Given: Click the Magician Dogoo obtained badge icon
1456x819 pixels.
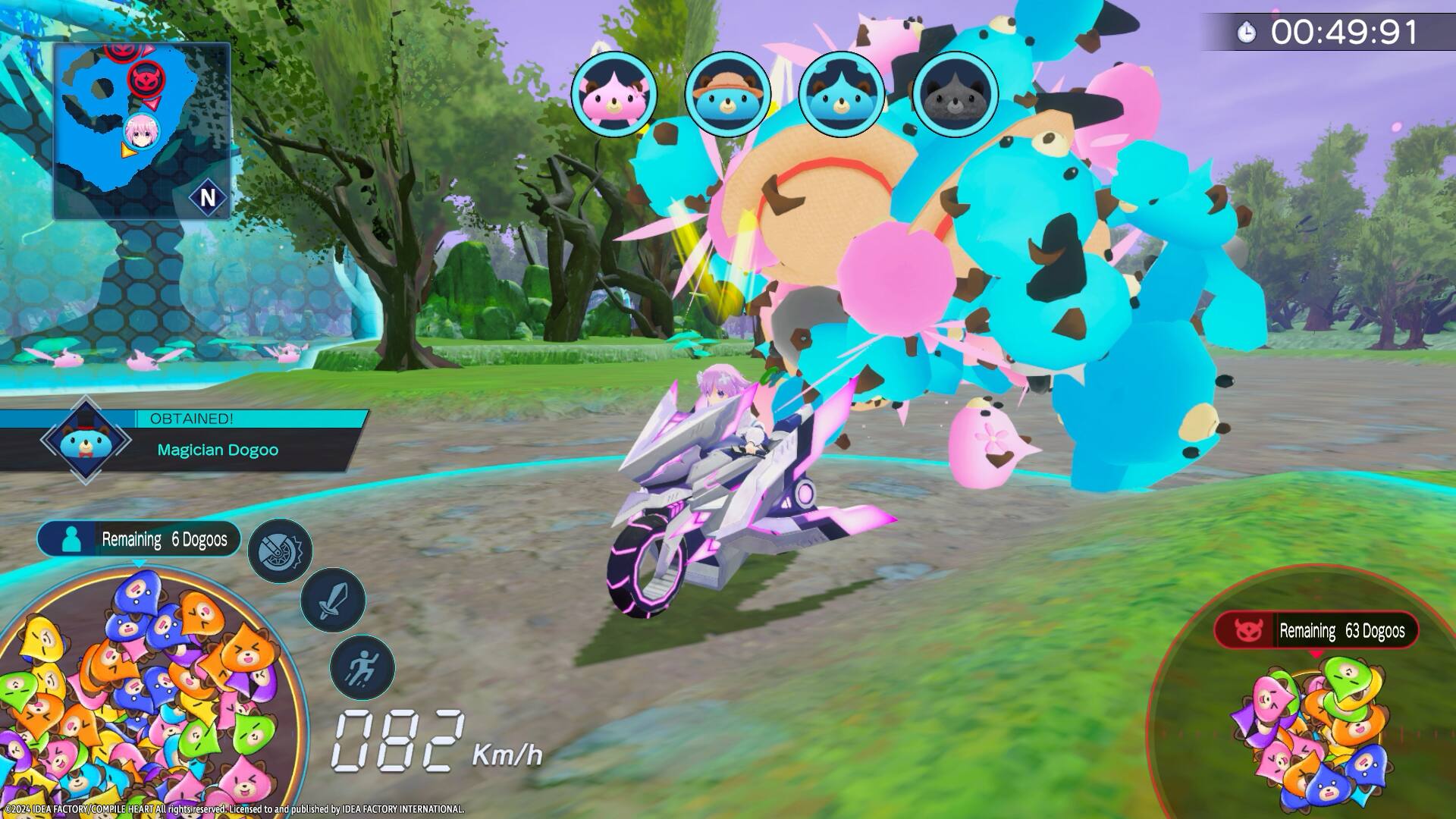Looking at the screenshot, I should pos(85,438).
